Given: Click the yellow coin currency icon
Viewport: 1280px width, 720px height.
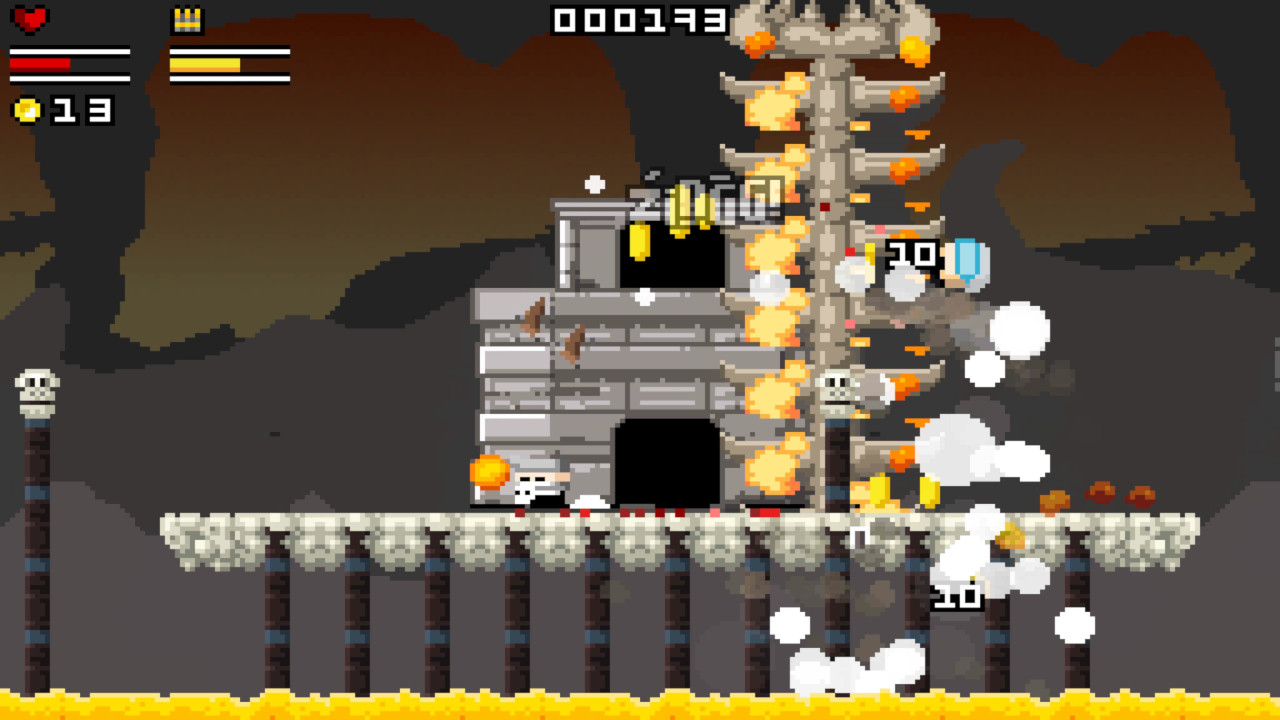Looking at the screenshot, I should coord(26,112).
